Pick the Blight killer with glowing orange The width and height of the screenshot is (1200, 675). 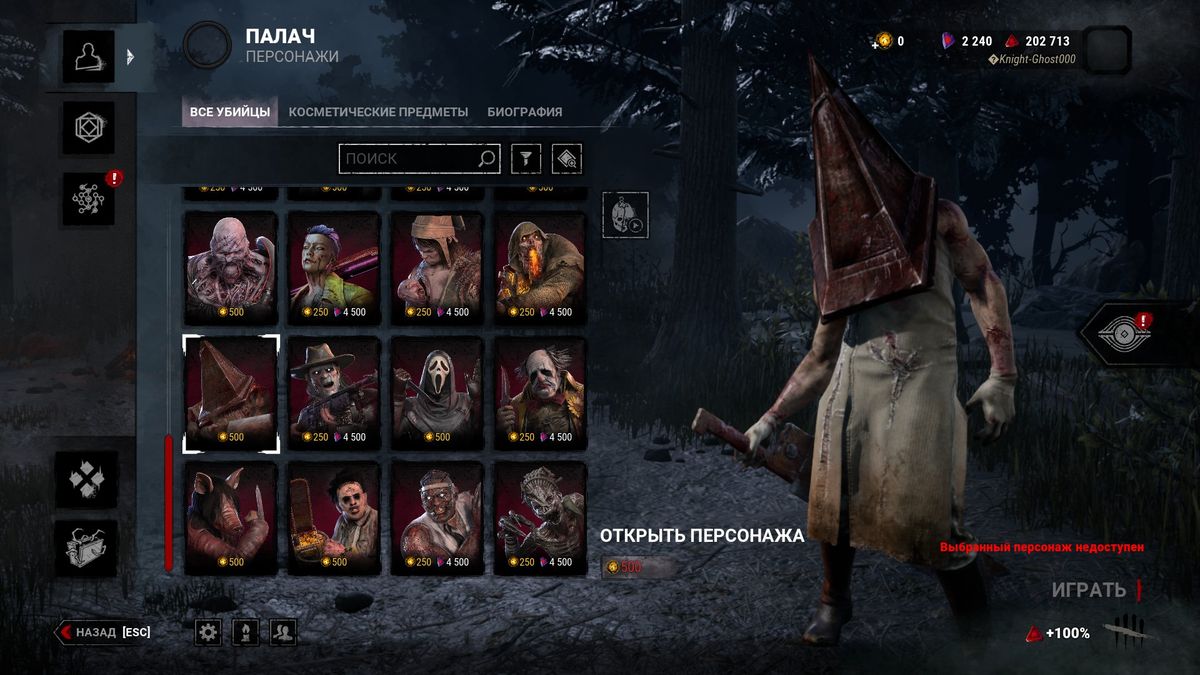tap(541, 267)
